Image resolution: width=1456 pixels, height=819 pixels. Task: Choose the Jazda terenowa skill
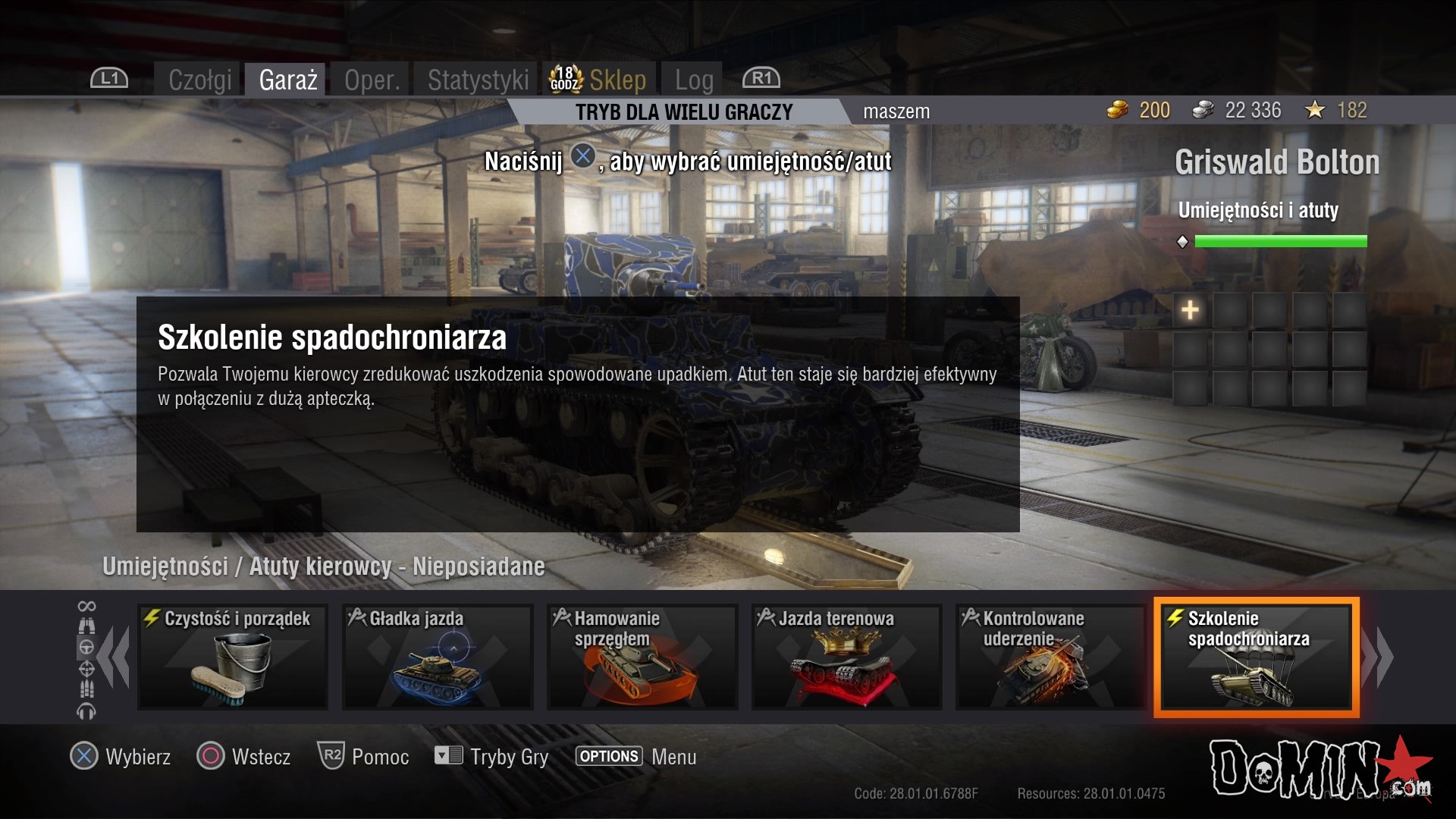tap(846, 657)
